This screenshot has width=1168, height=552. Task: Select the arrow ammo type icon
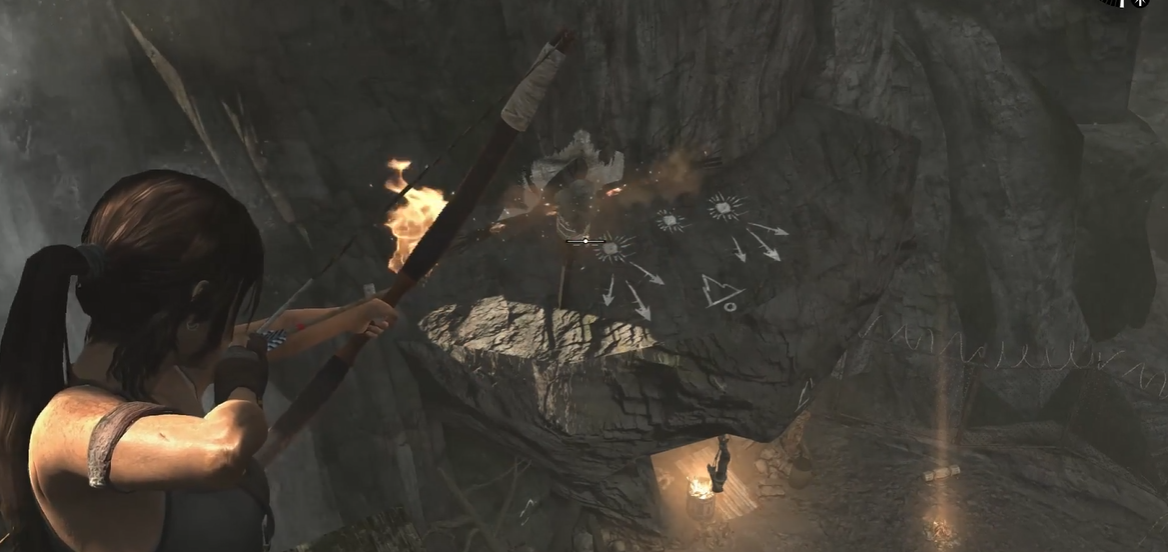tap(1139, 4)
